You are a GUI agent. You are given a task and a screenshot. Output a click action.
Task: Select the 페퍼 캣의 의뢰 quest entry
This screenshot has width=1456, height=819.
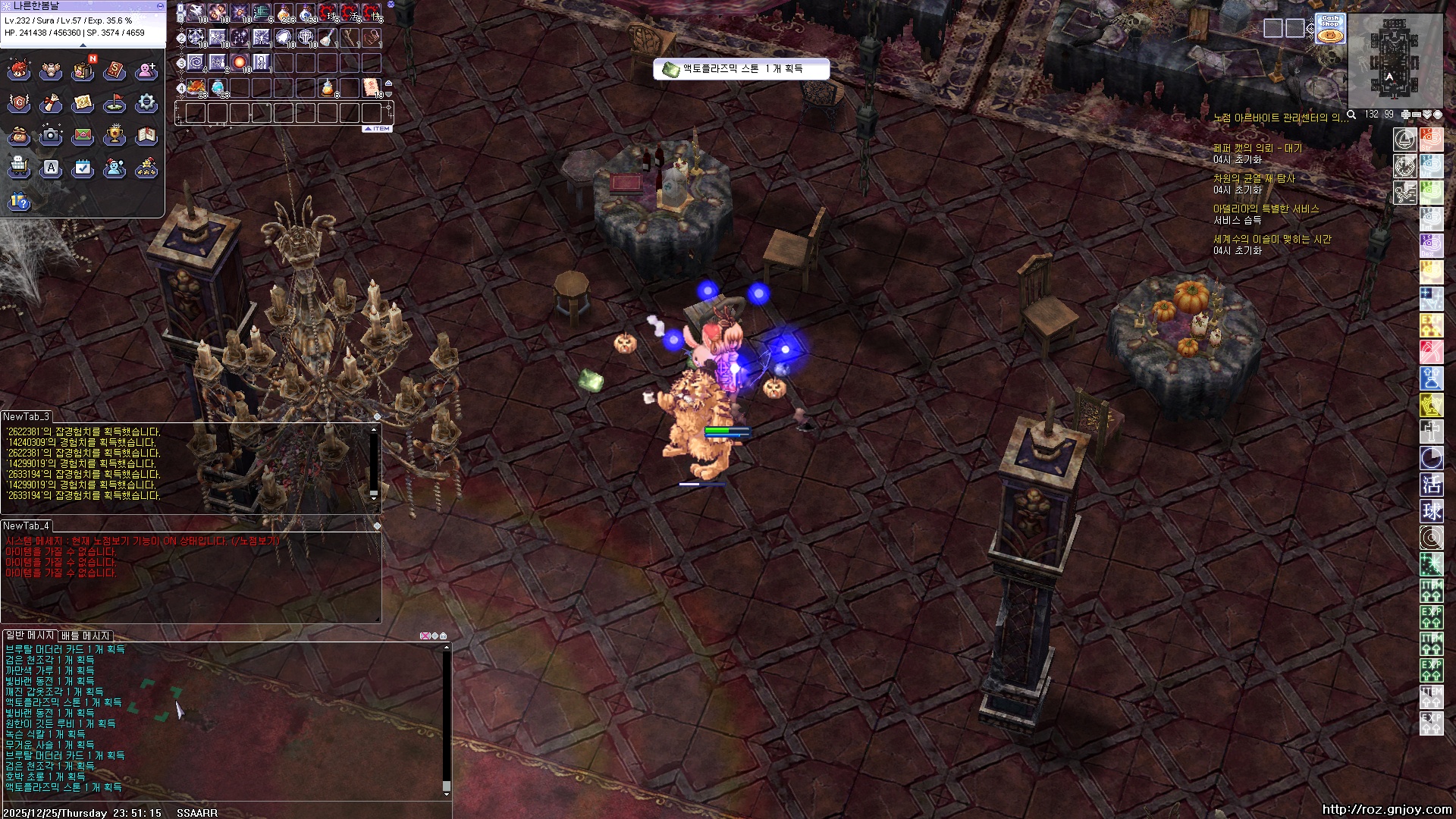coord(1257,148)
